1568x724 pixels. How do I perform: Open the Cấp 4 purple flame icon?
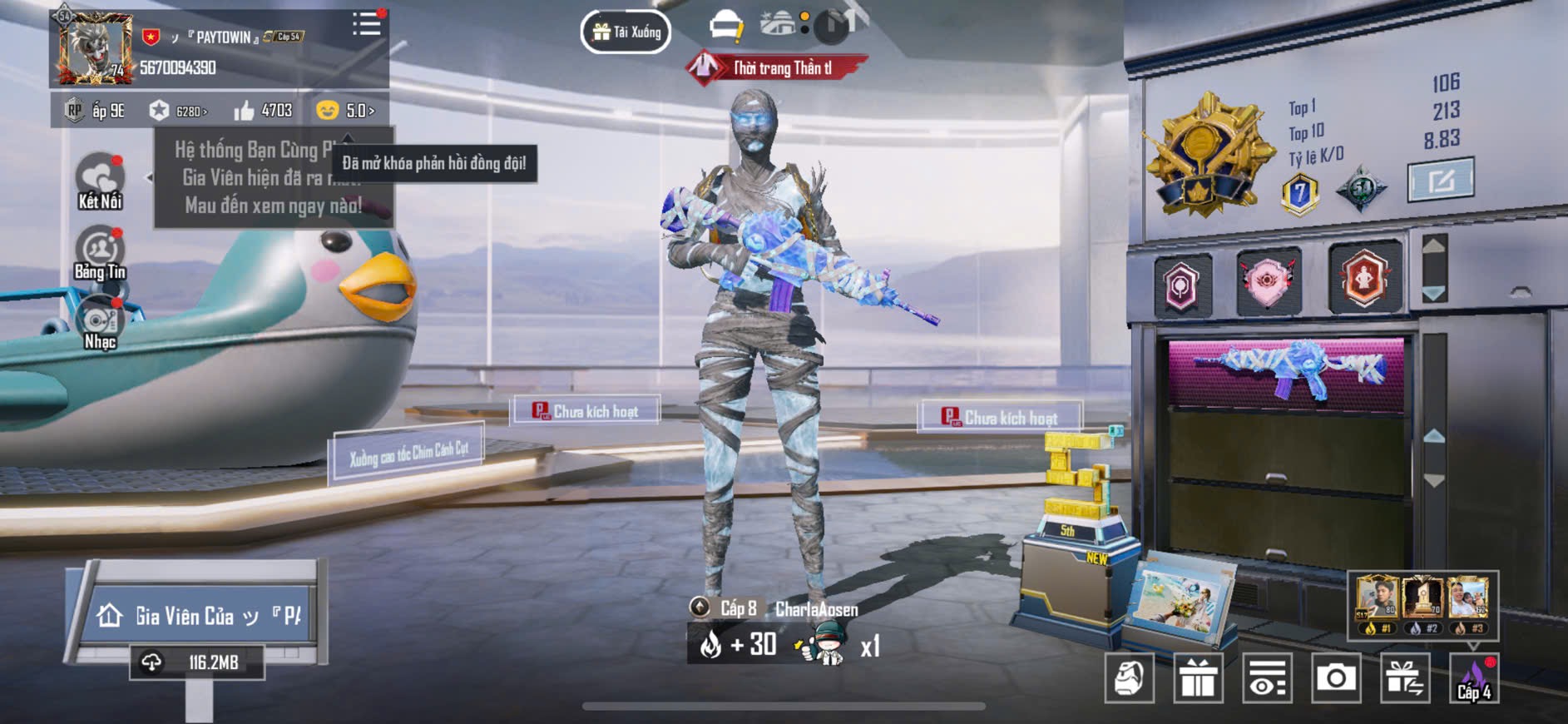(x=1473, y=678)
